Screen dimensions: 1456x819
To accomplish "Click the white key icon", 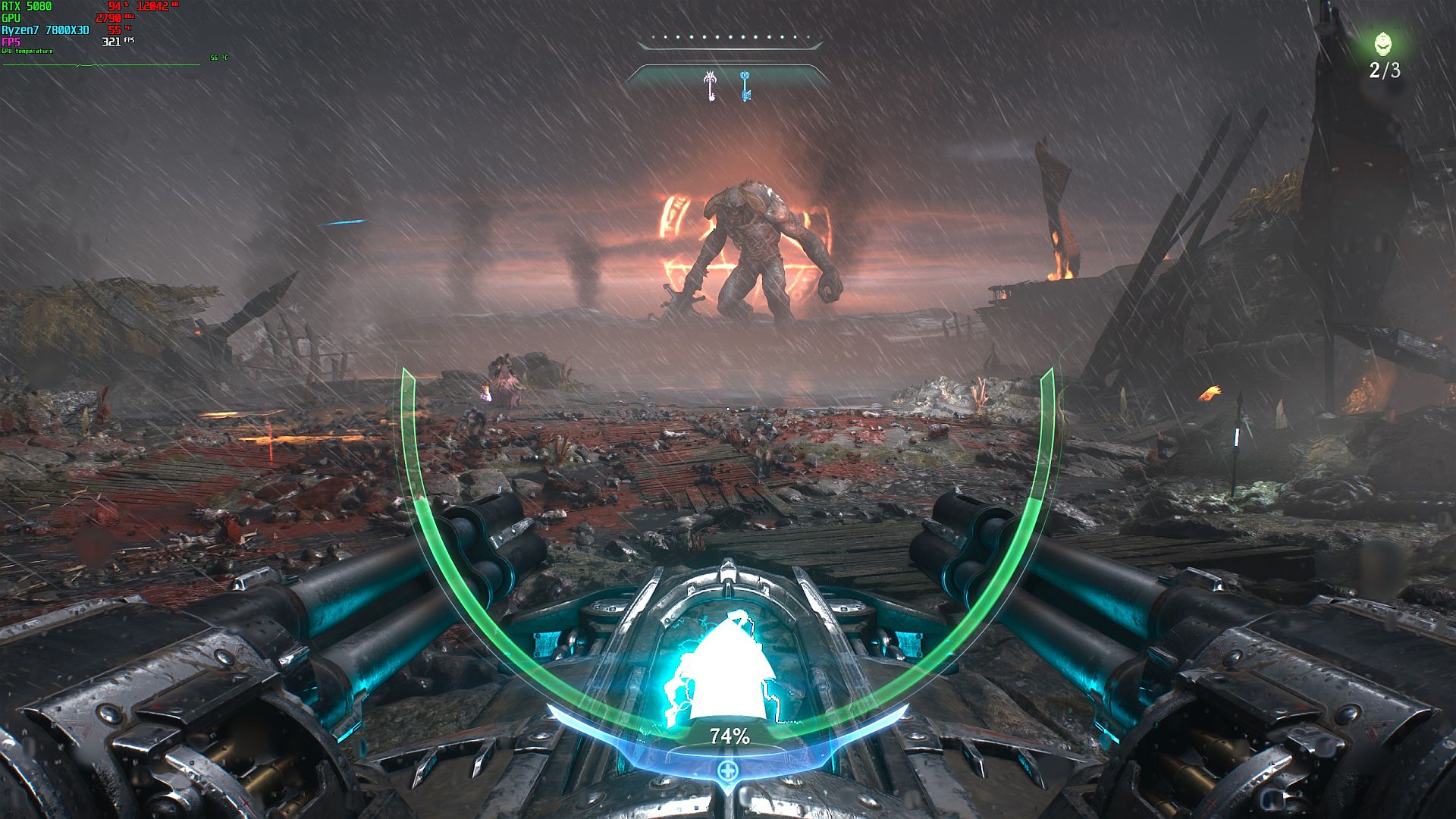I will (x=711, y=86).
